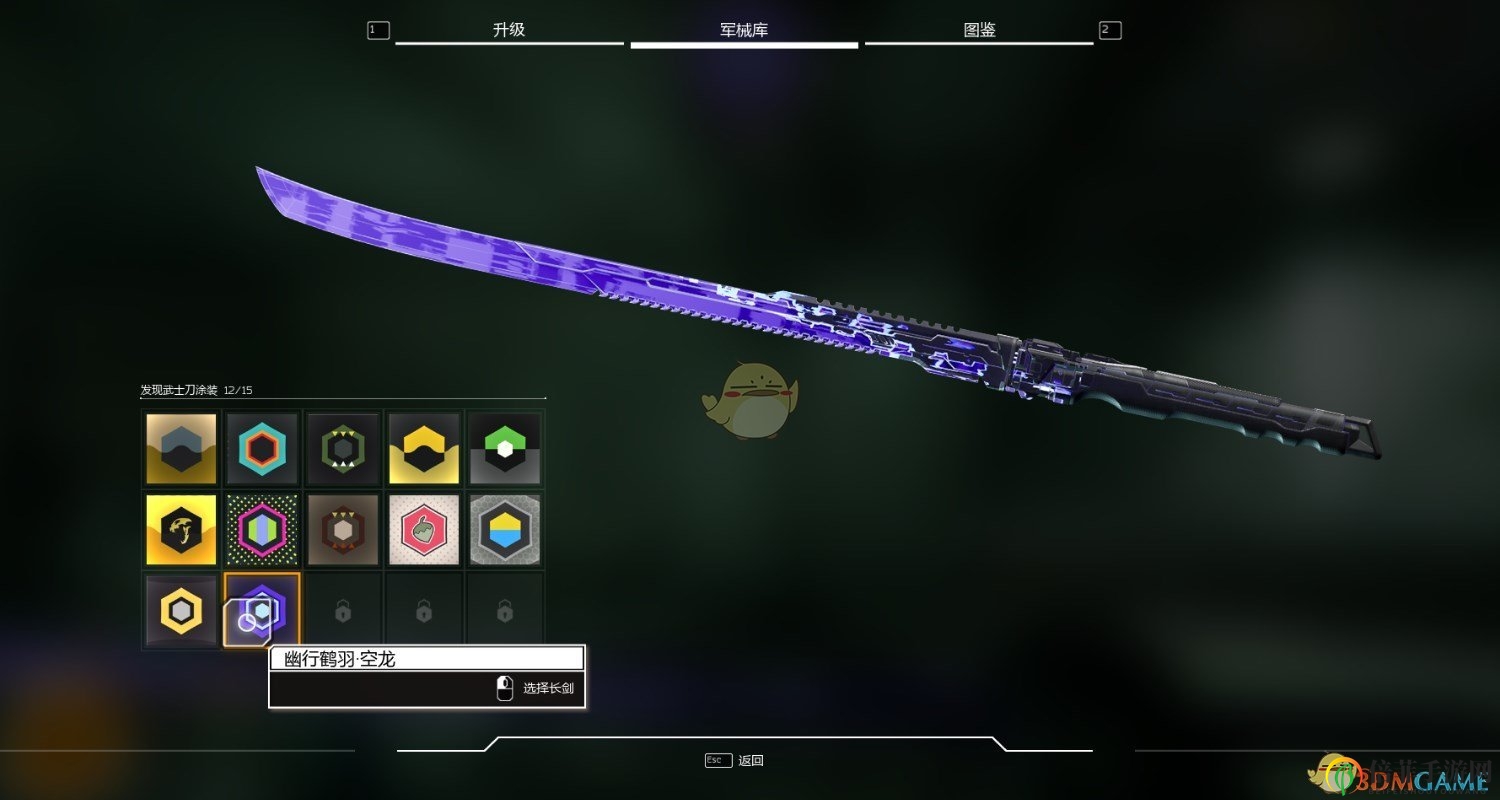Choose the gold hexagon with grey center

(x=181, y=609)
